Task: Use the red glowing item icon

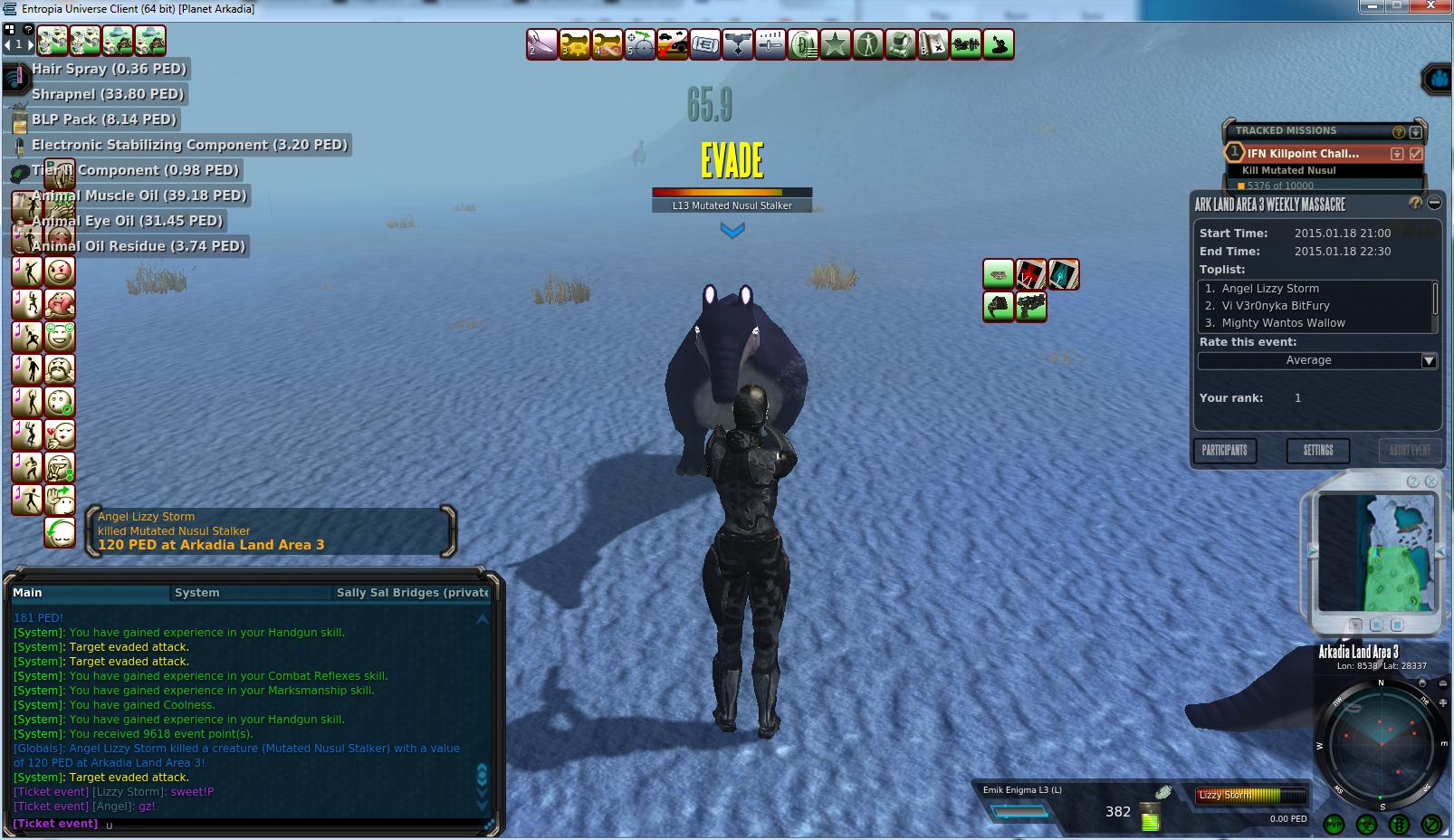Action: tap(1030, 274)
